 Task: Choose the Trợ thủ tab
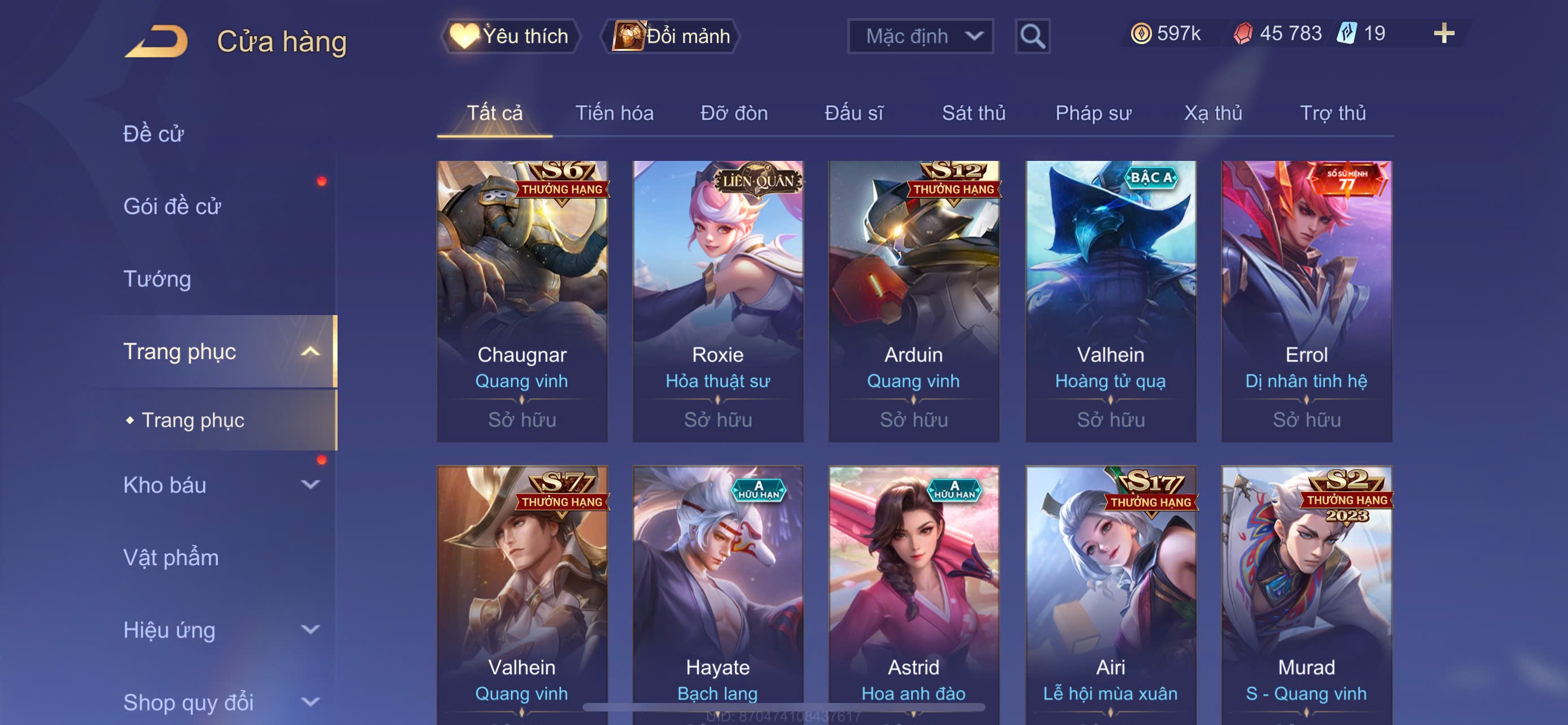click(1333, 113)
